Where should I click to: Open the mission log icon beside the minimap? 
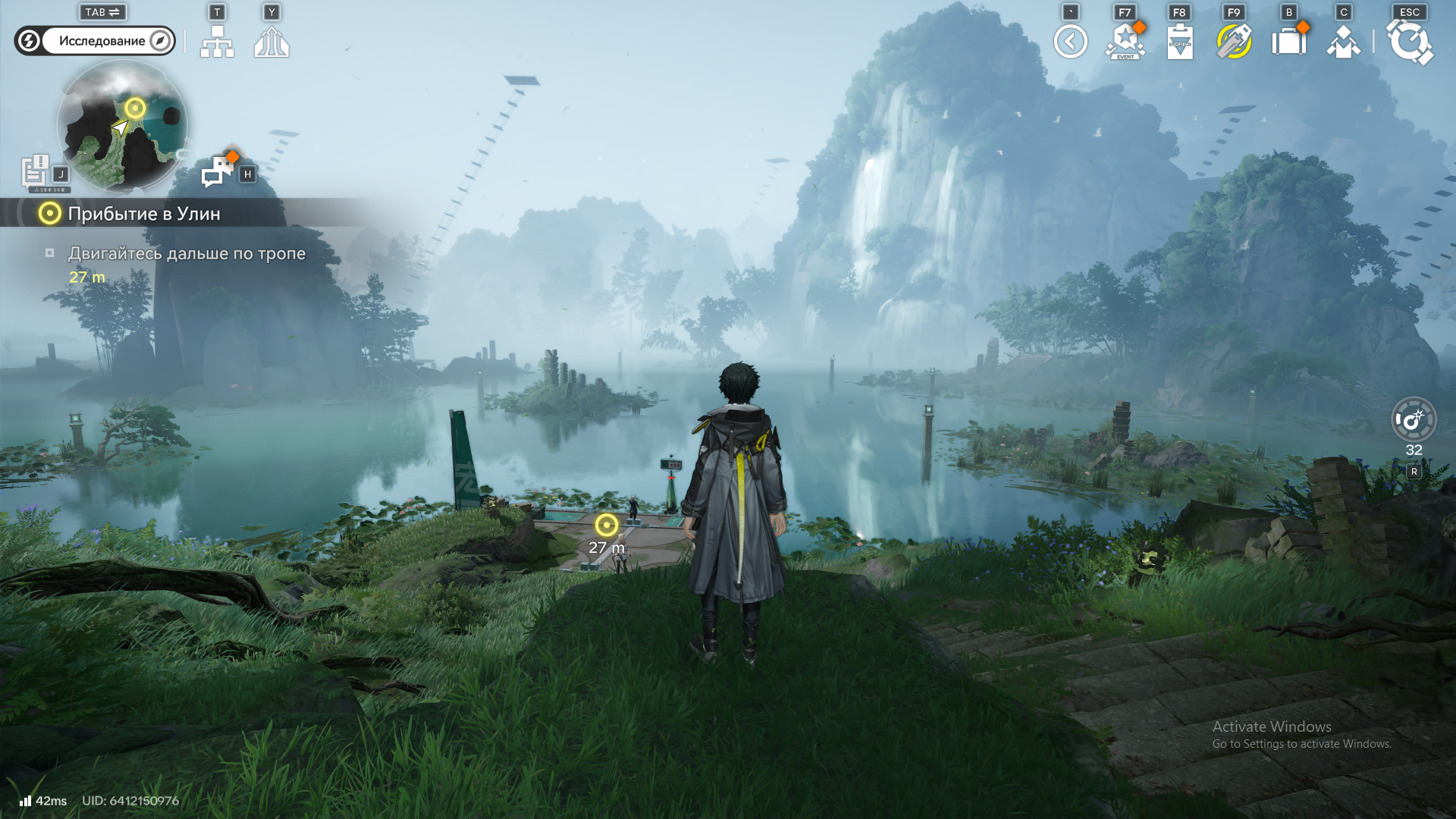35,171
